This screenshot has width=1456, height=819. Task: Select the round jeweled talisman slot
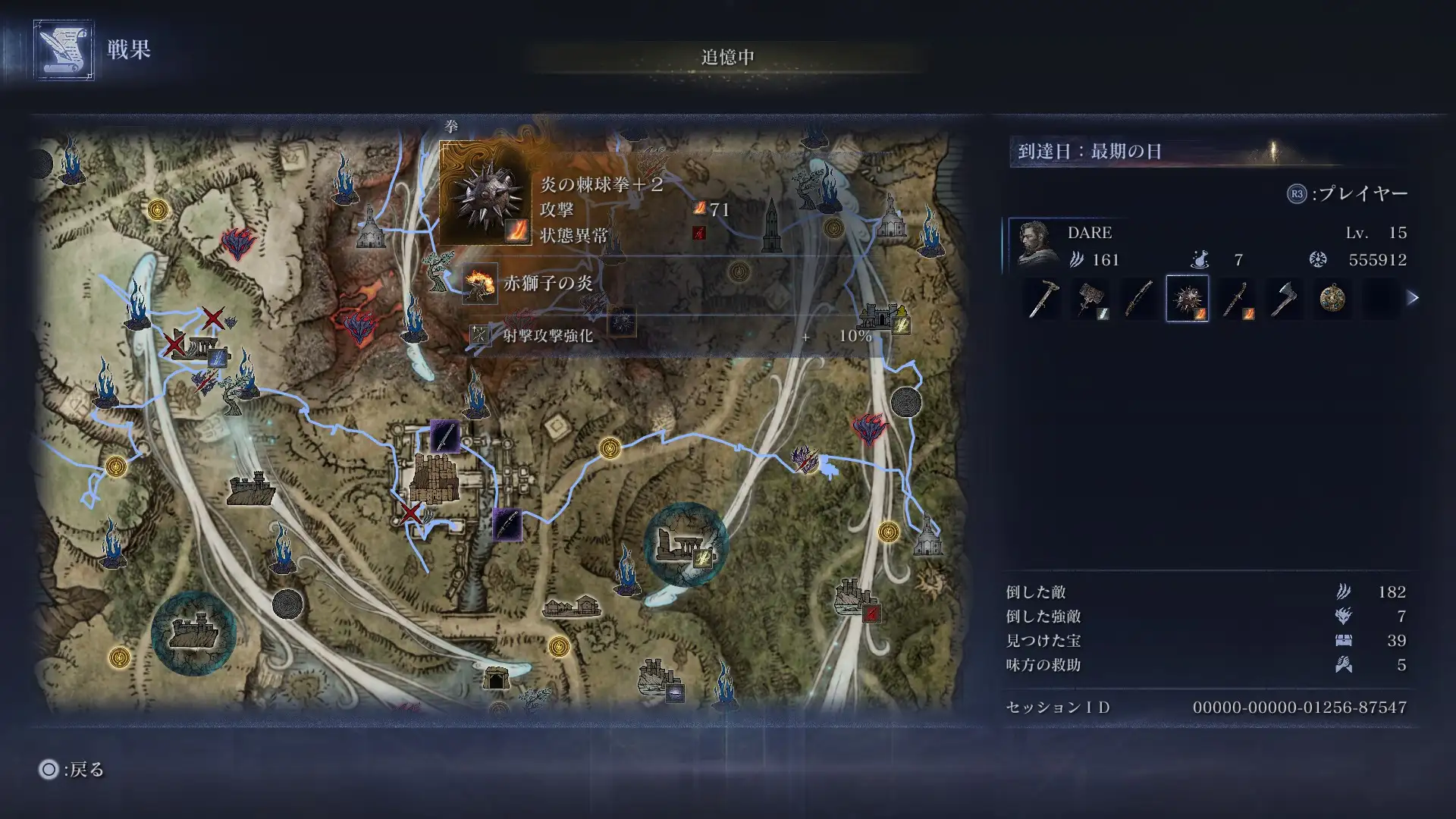coord(1332,299)
